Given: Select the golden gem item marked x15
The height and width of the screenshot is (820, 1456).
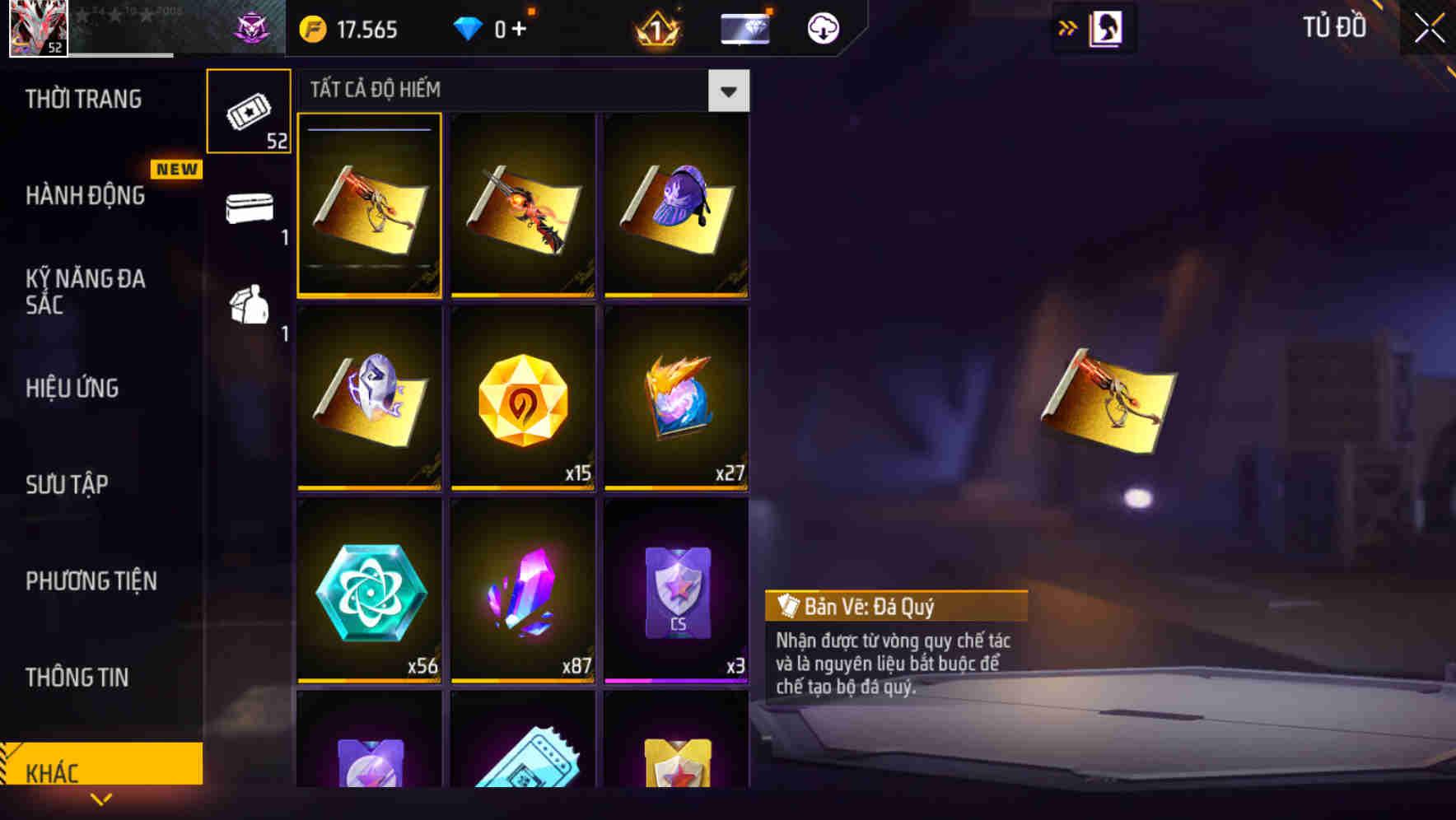Looking at the screenshot, I should tap(522, 398).
